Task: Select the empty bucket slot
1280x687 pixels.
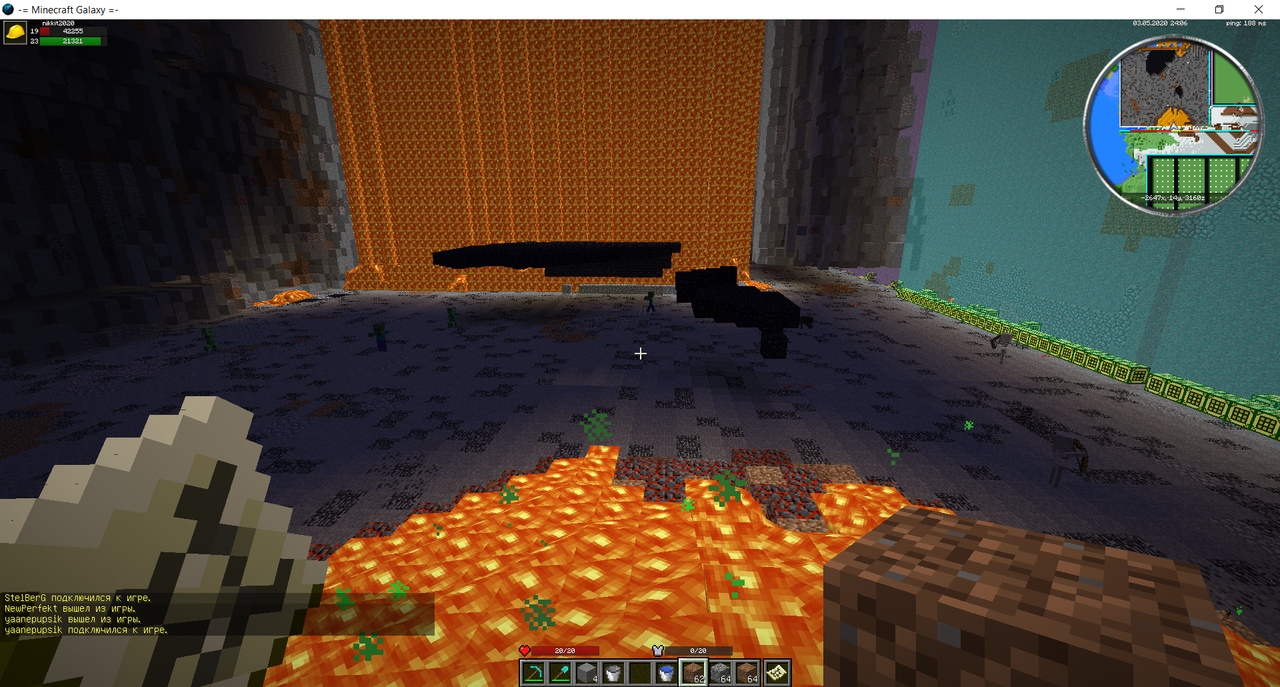Action: [613, 673]
